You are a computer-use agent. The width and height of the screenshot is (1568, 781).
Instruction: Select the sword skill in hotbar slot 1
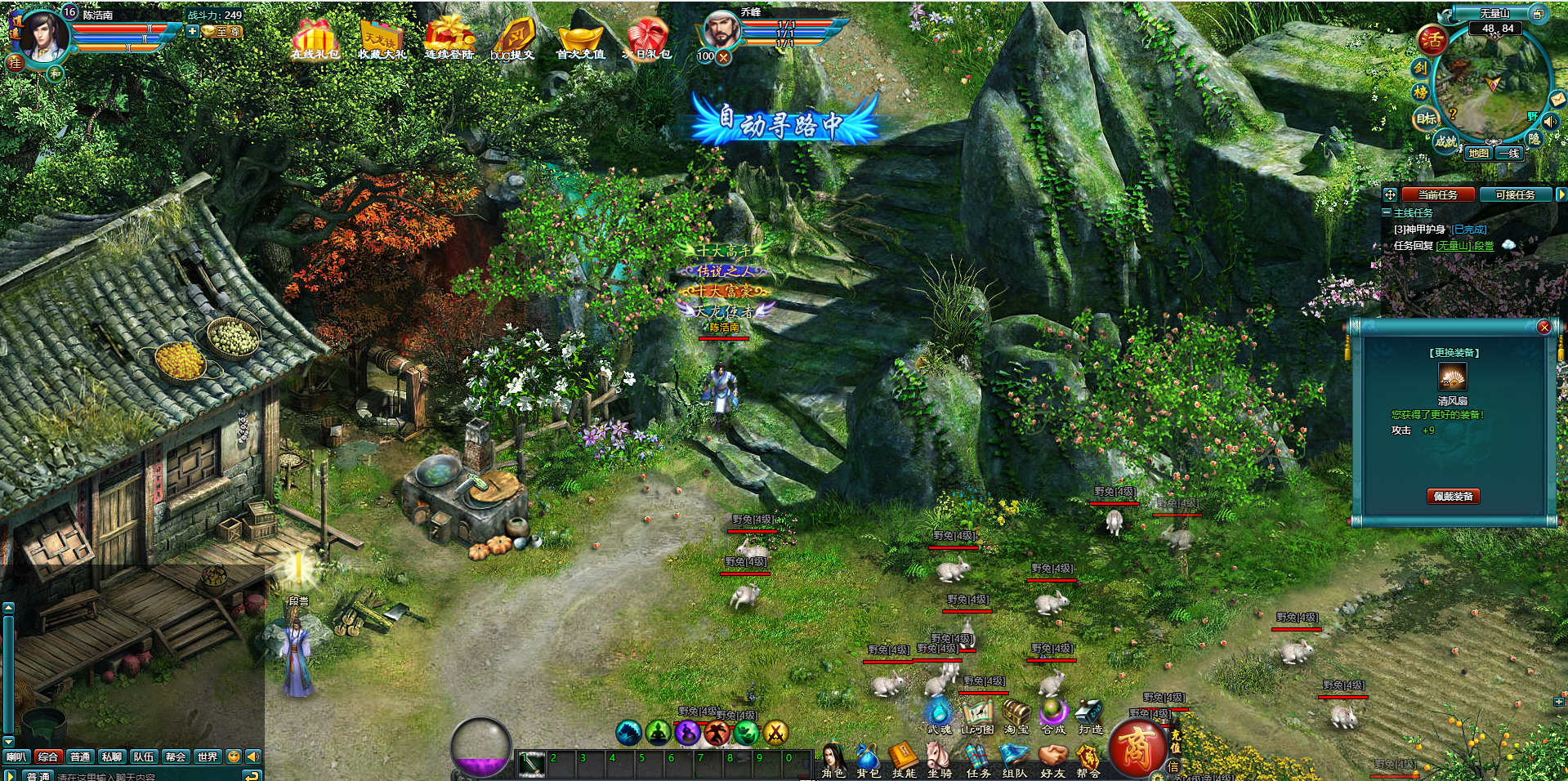point(532,763)
